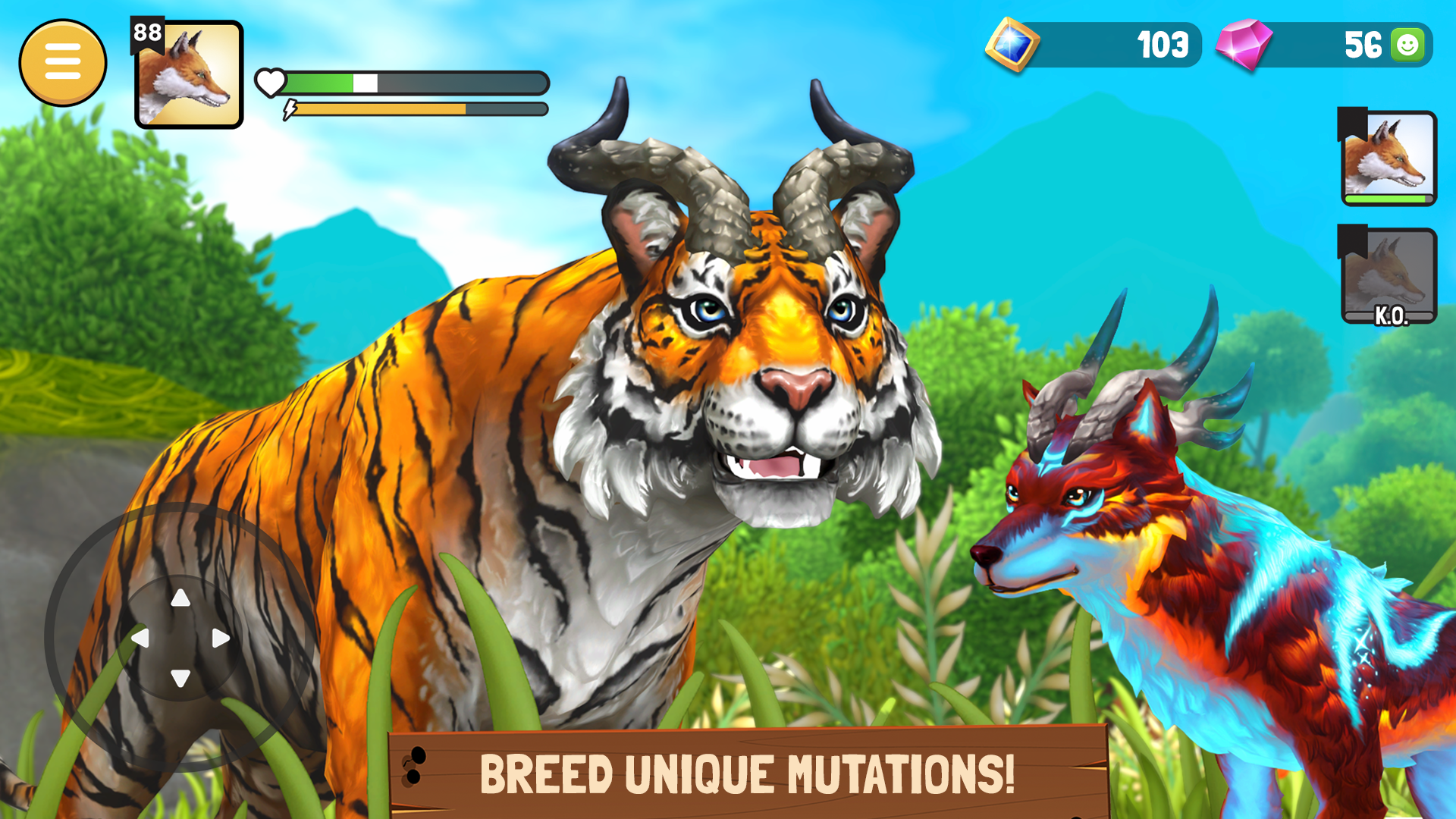Viewport: 1456px width, 819px height.
Task: Click the Breed Unique Mutations wooden banner
Action: (x=751, y=773)
